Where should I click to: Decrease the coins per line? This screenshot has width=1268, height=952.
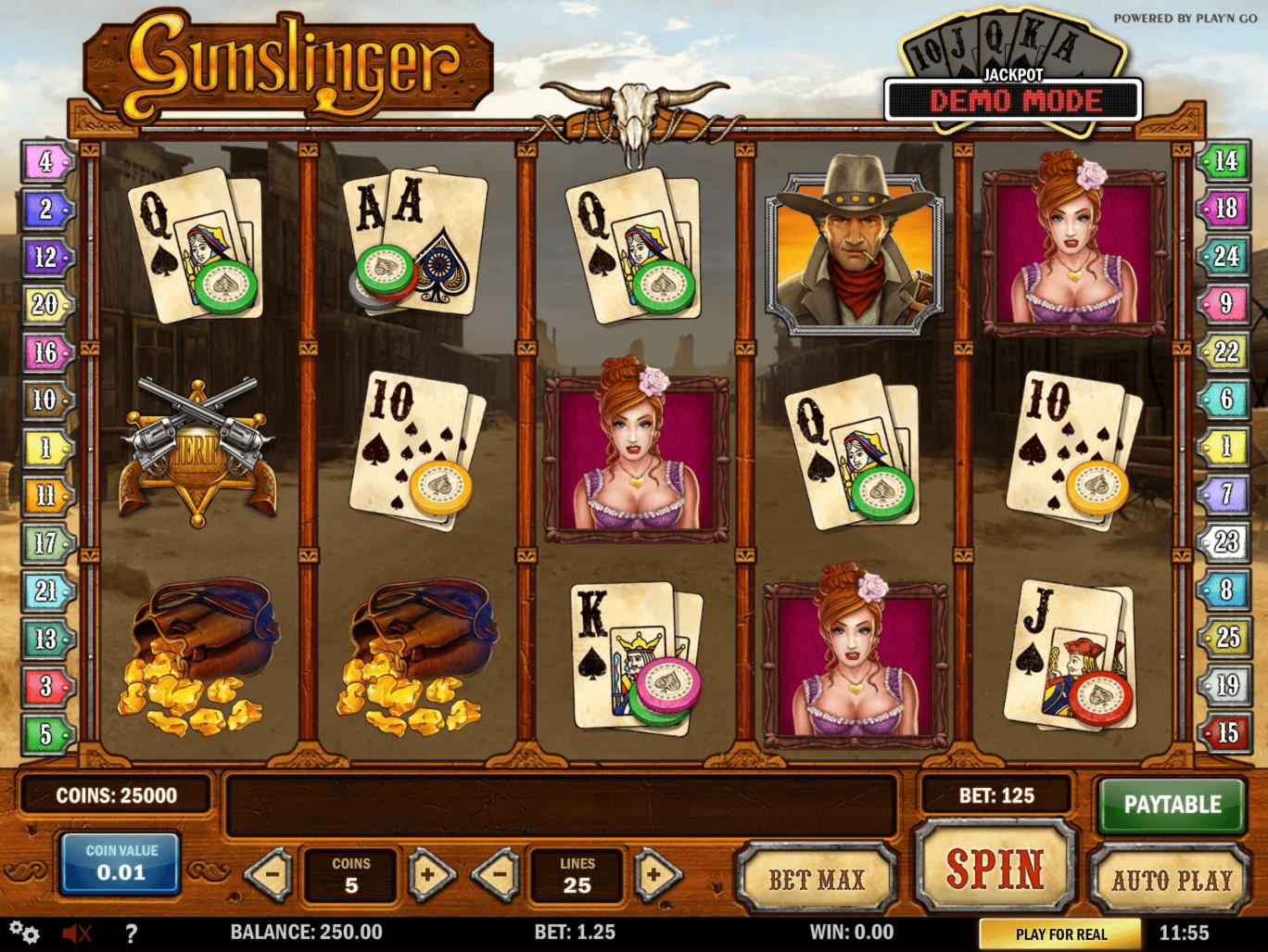(x=271, y=874)
